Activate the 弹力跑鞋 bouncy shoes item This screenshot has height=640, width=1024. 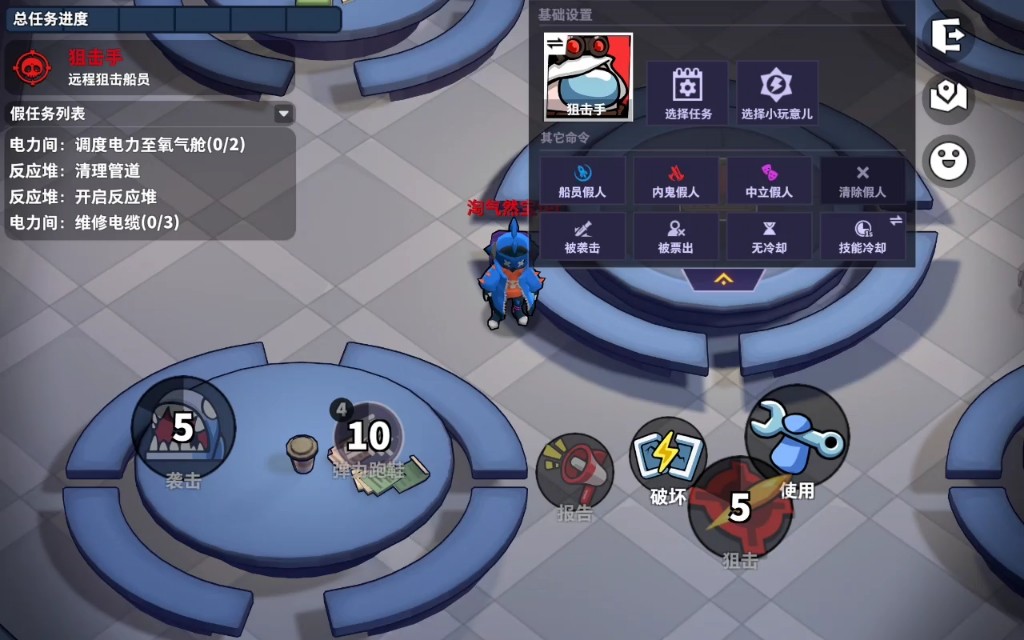pyautogui.click(x=368, y=438)
